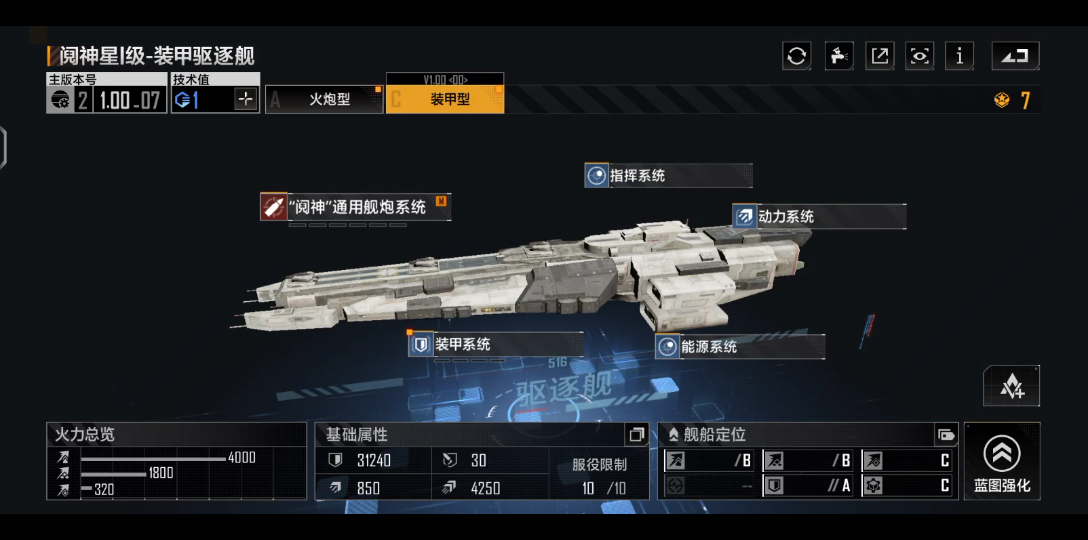The height and width of the screenshot is (540, 1088).
Task: Click the triangle badge with number 4
Action: tap(1011, 386)
